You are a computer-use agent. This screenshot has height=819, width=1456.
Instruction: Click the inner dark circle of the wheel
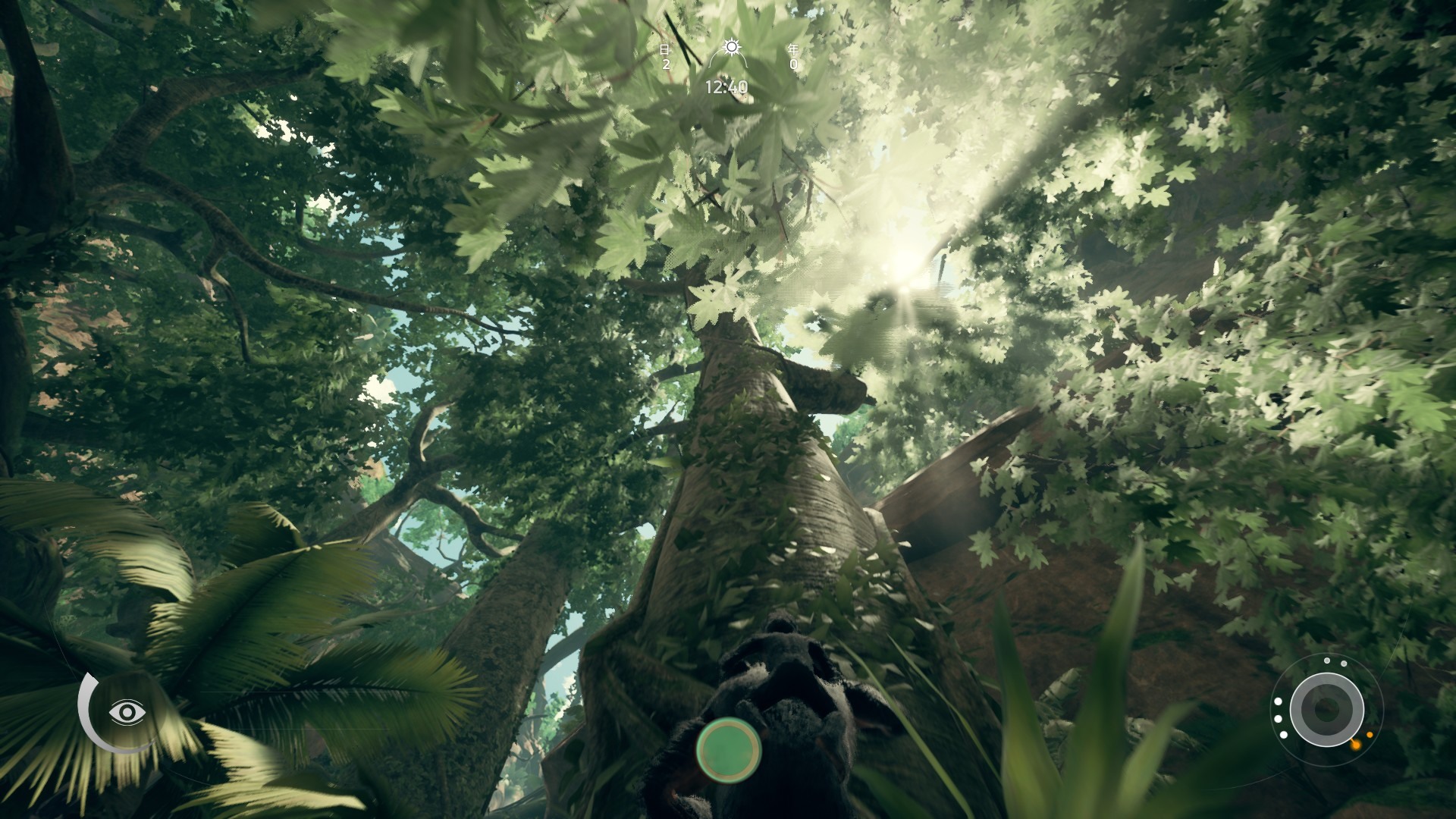[1327, 709]
